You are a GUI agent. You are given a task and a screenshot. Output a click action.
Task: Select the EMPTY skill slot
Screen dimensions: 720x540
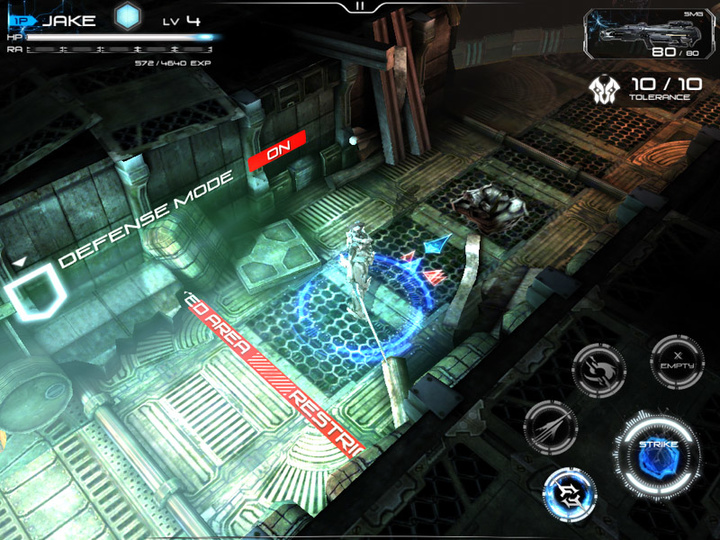point(678,361)
